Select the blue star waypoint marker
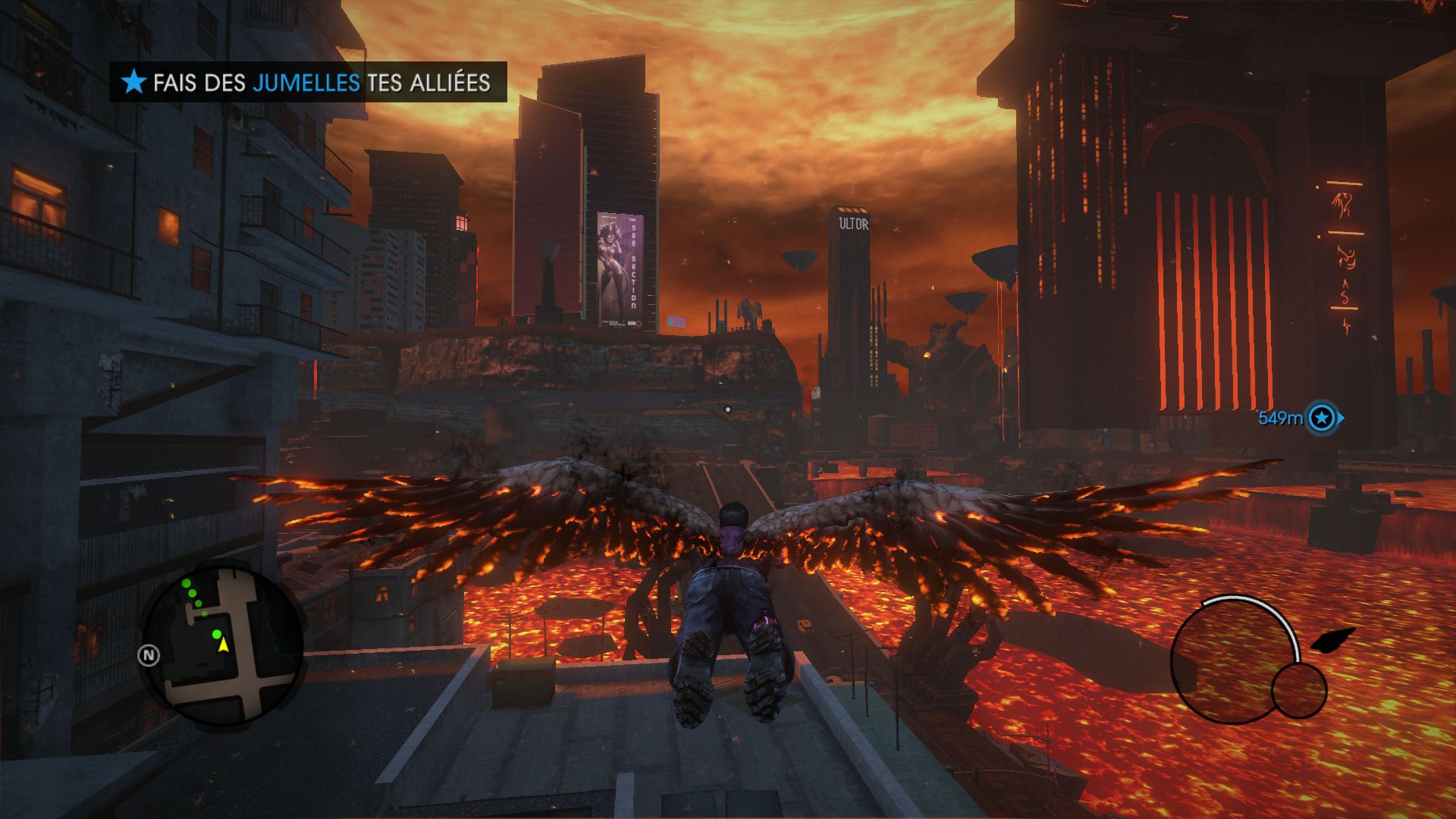 tap(1323, 418)
